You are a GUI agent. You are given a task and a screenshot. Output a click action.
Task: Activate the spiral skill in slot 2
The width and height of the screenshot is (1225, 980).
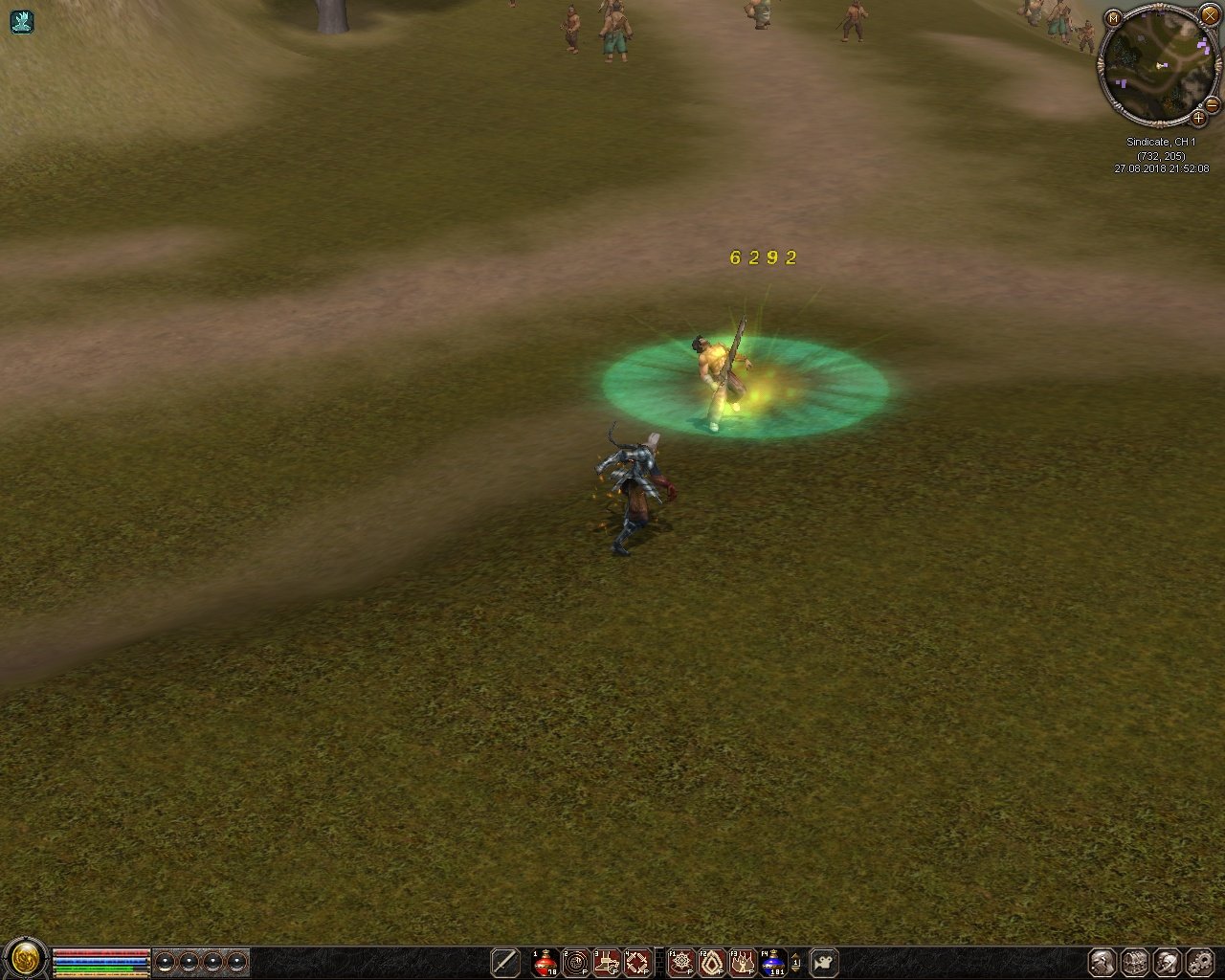tap(576, 962)
